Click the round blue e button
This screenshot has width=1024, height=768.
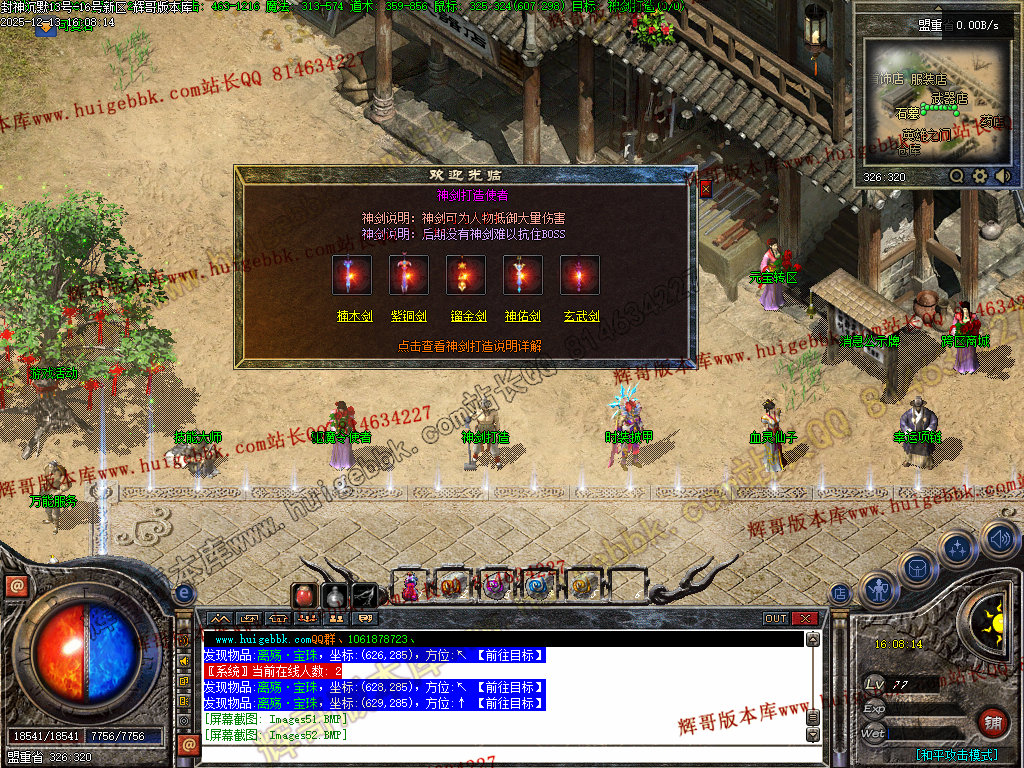[184, 593]
